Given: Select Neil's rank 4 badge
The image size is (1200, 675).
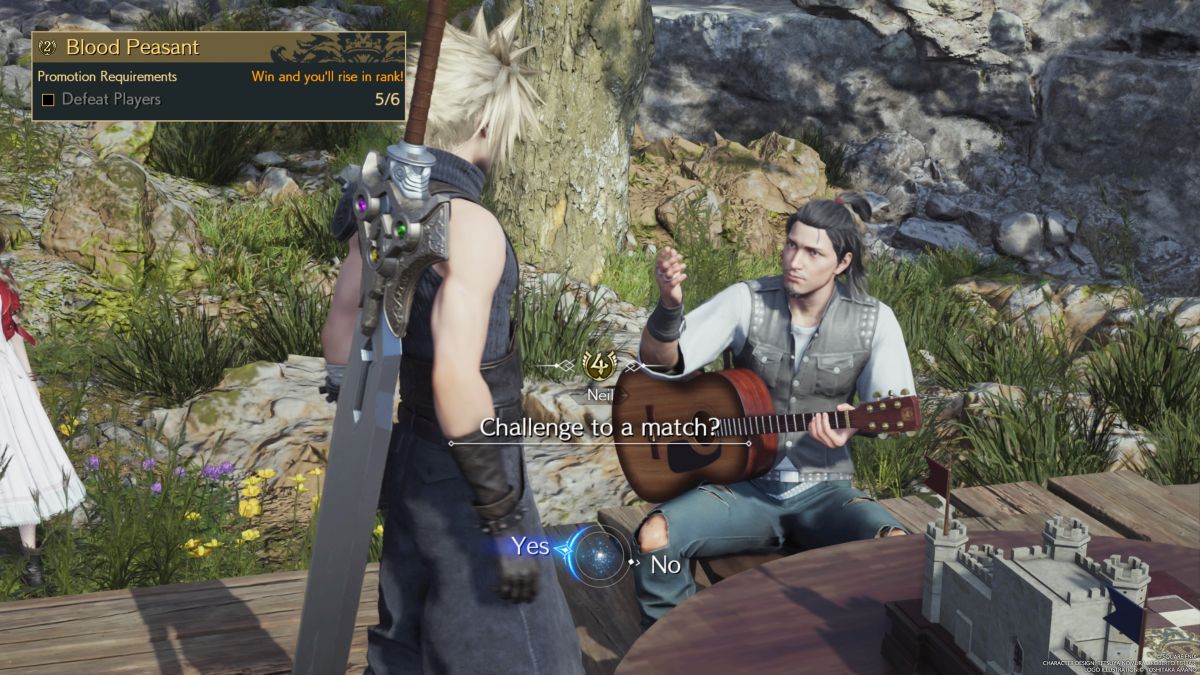Looking at the screenshot, I should coord(598,365).
